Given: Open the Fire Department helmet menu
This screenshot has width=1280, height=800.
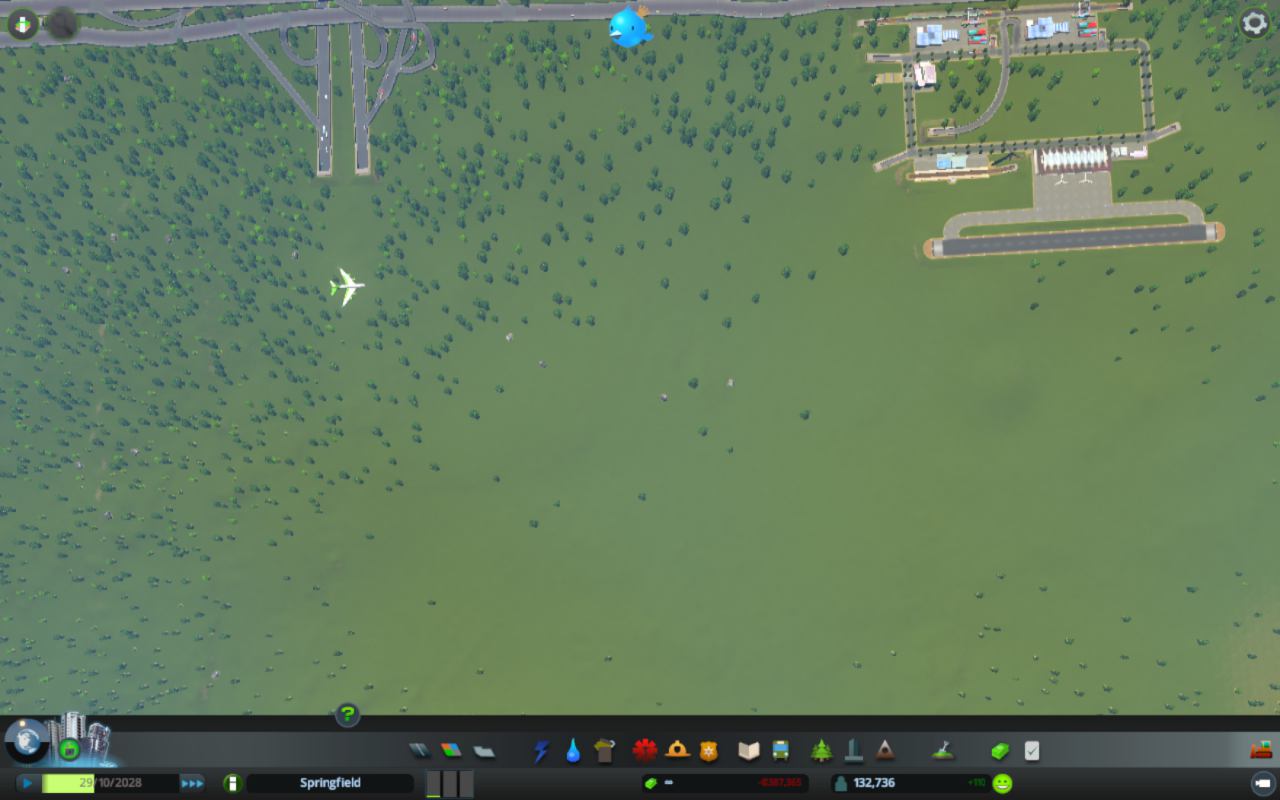Looking at the screenshot, I should (x=677, y=750).
